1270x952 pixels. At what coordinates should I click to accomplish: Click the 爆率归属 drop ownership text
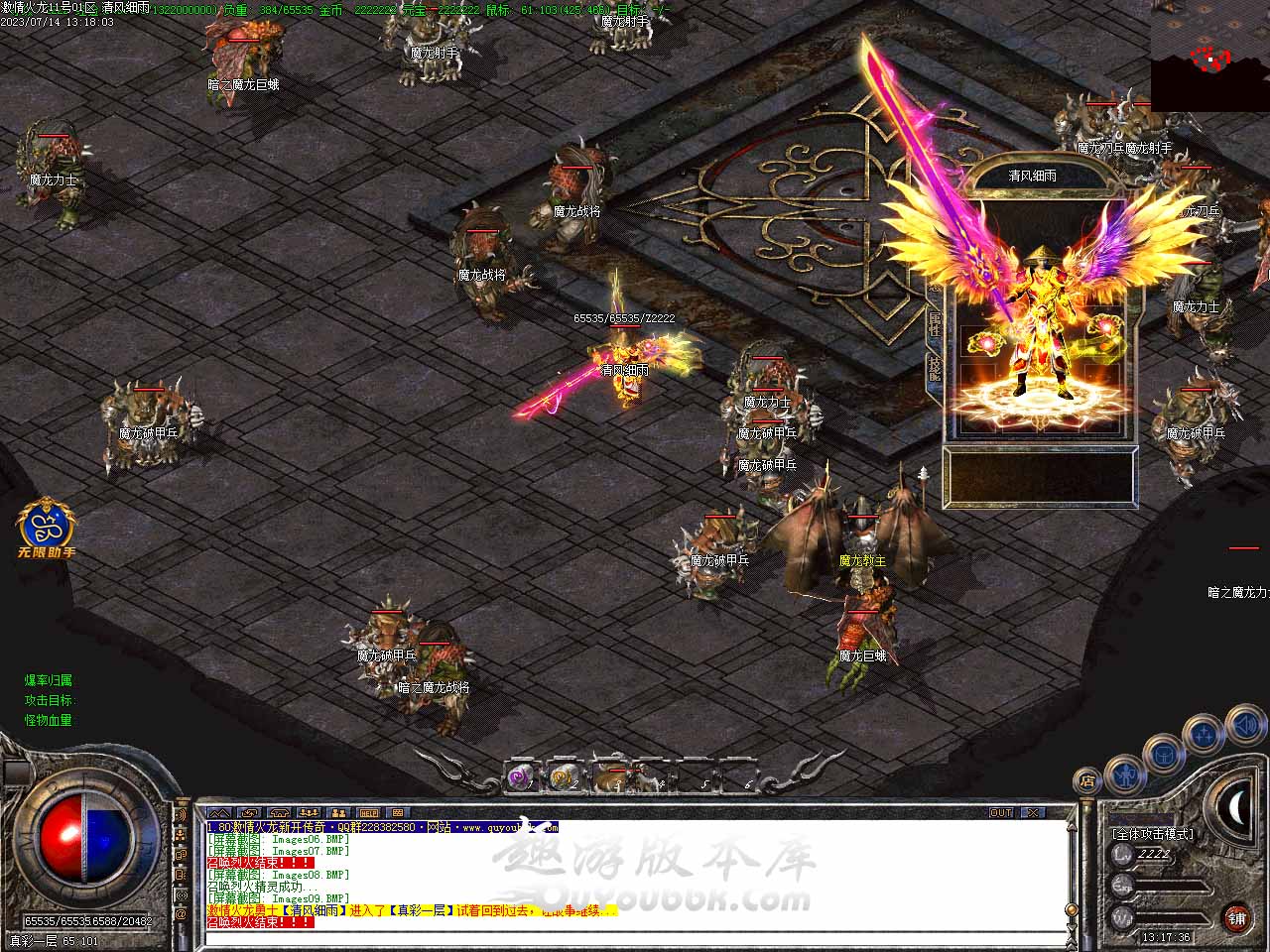pyautogui.click(x=49, y=680)
